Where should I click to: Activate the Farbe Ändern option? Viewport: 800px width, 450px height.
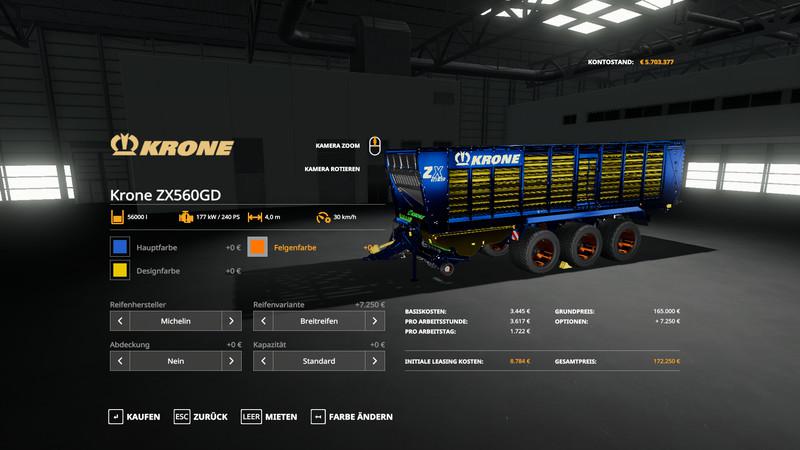[352, 416]
